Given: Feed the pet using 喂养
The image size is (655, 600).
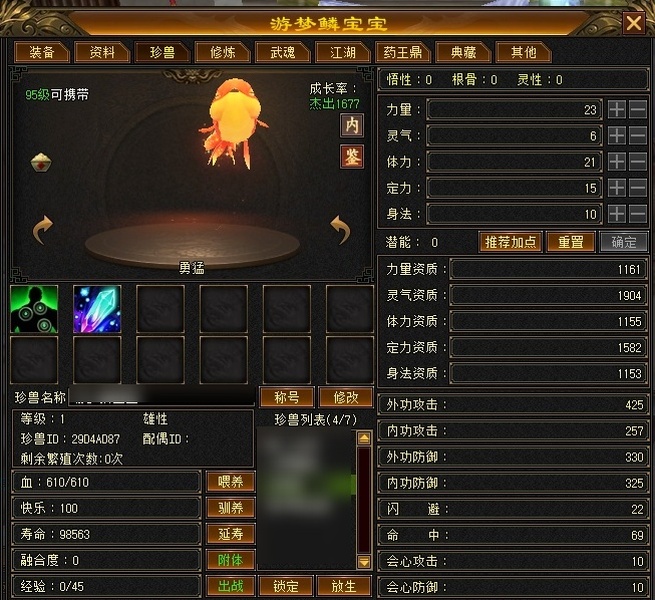Looking at the screenshot, I should pyautogui.click(x=230, y=482).
